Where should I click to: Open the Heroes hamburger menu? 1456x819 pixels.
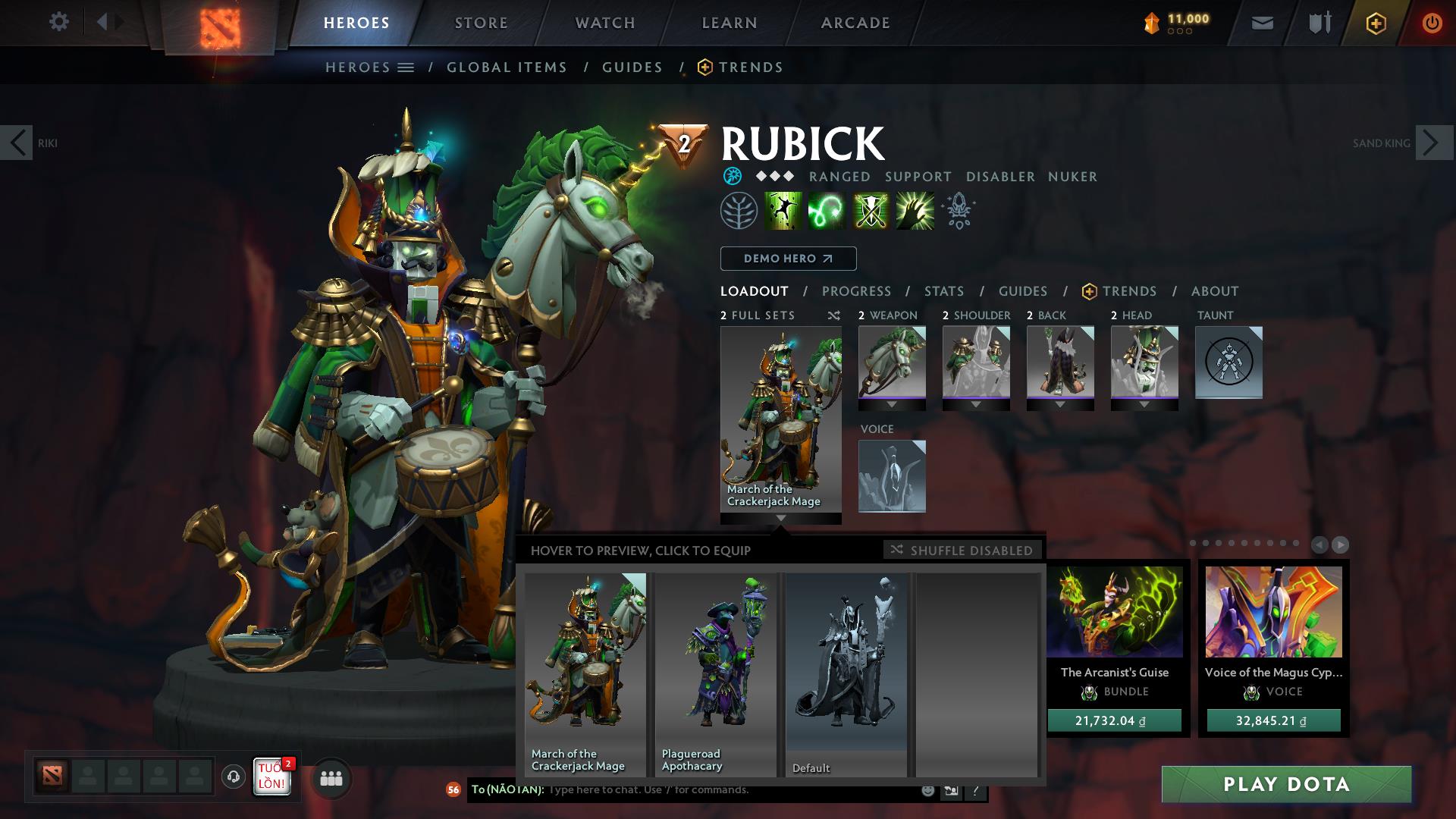pos(407,67)
